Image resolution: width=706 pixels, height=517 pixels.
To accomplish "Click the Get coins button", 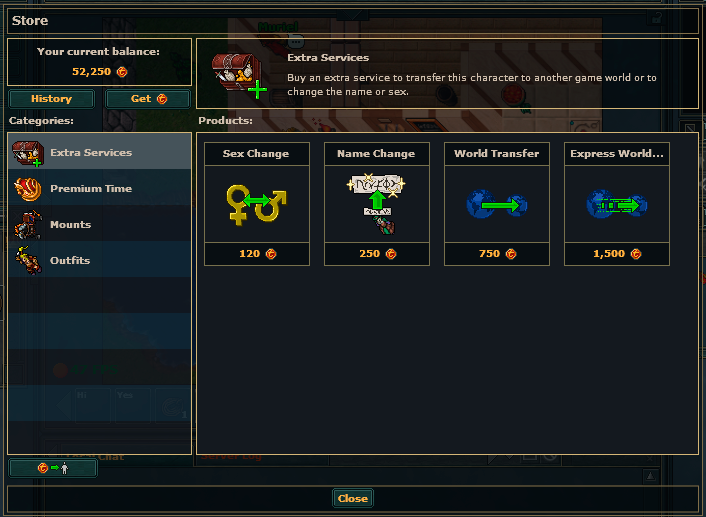I will [147, 99].
